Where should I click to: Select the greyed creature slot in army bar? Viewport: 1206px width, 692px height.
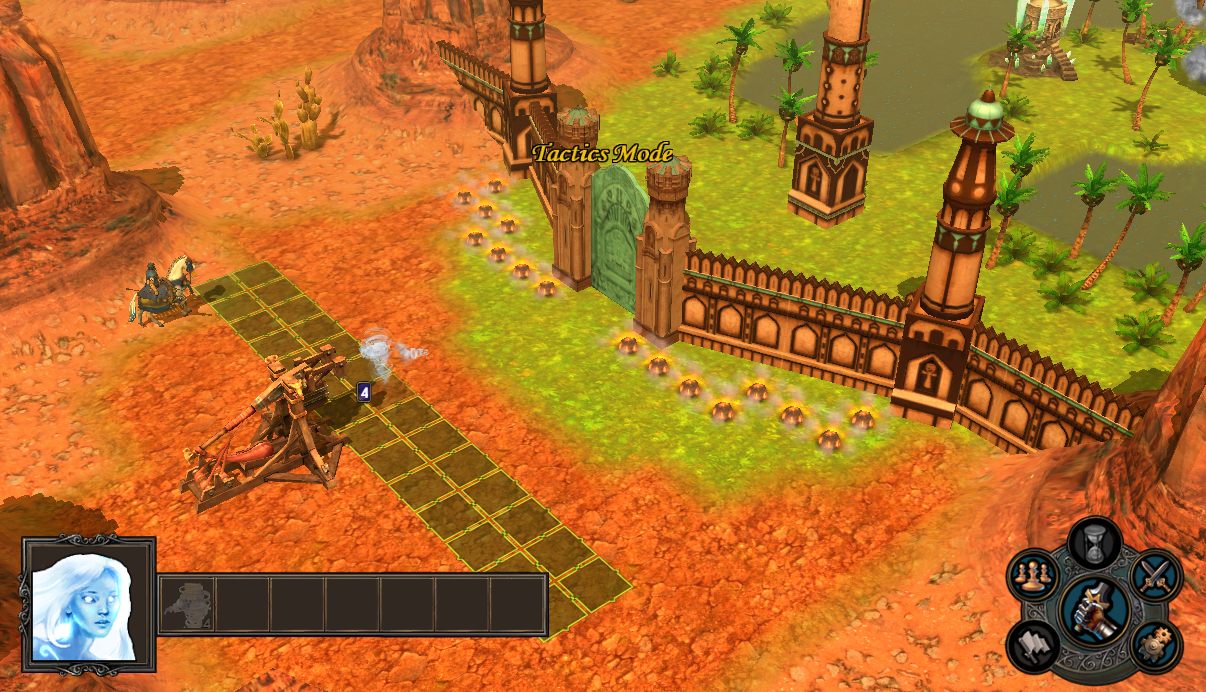coord(188,604)
